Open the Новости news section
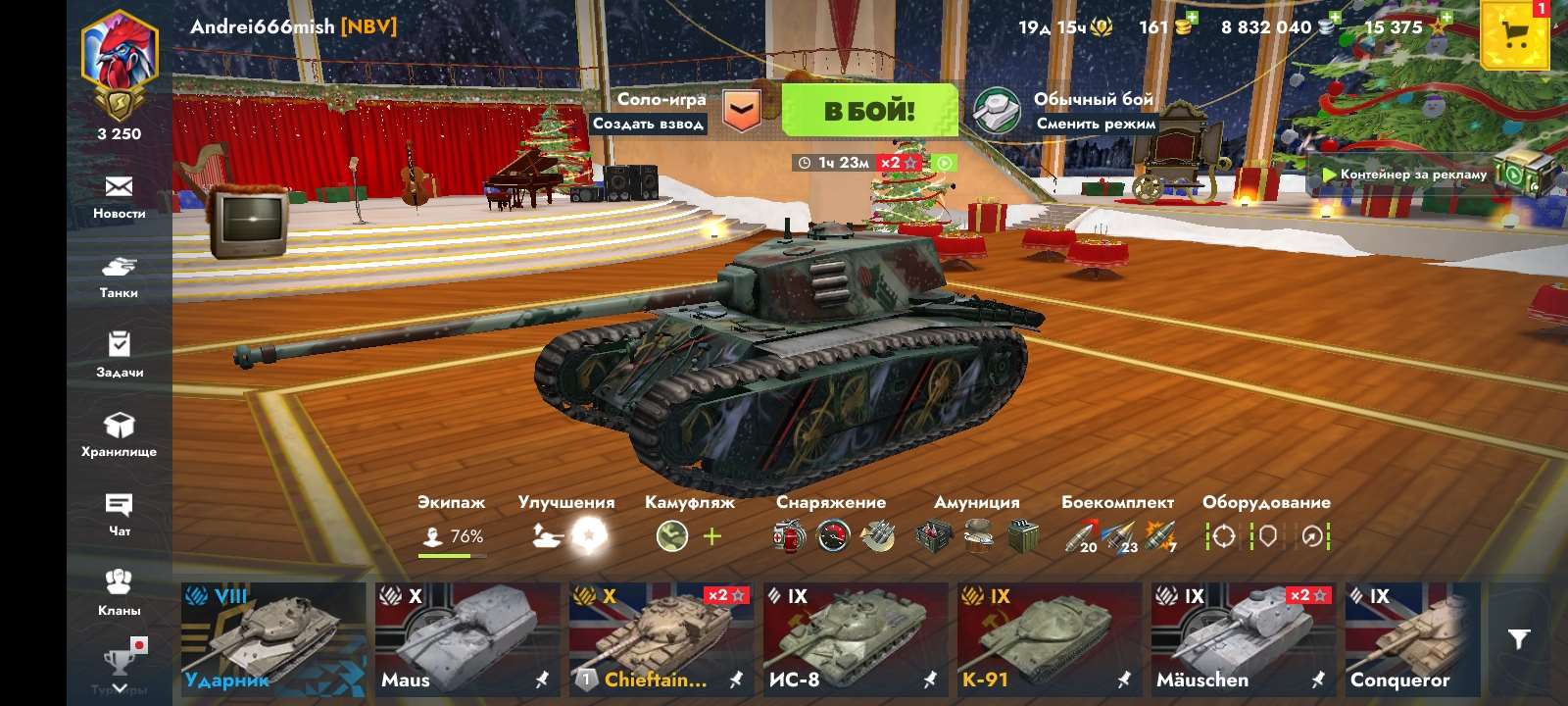 pyautogui.click(x=120, y=196)
